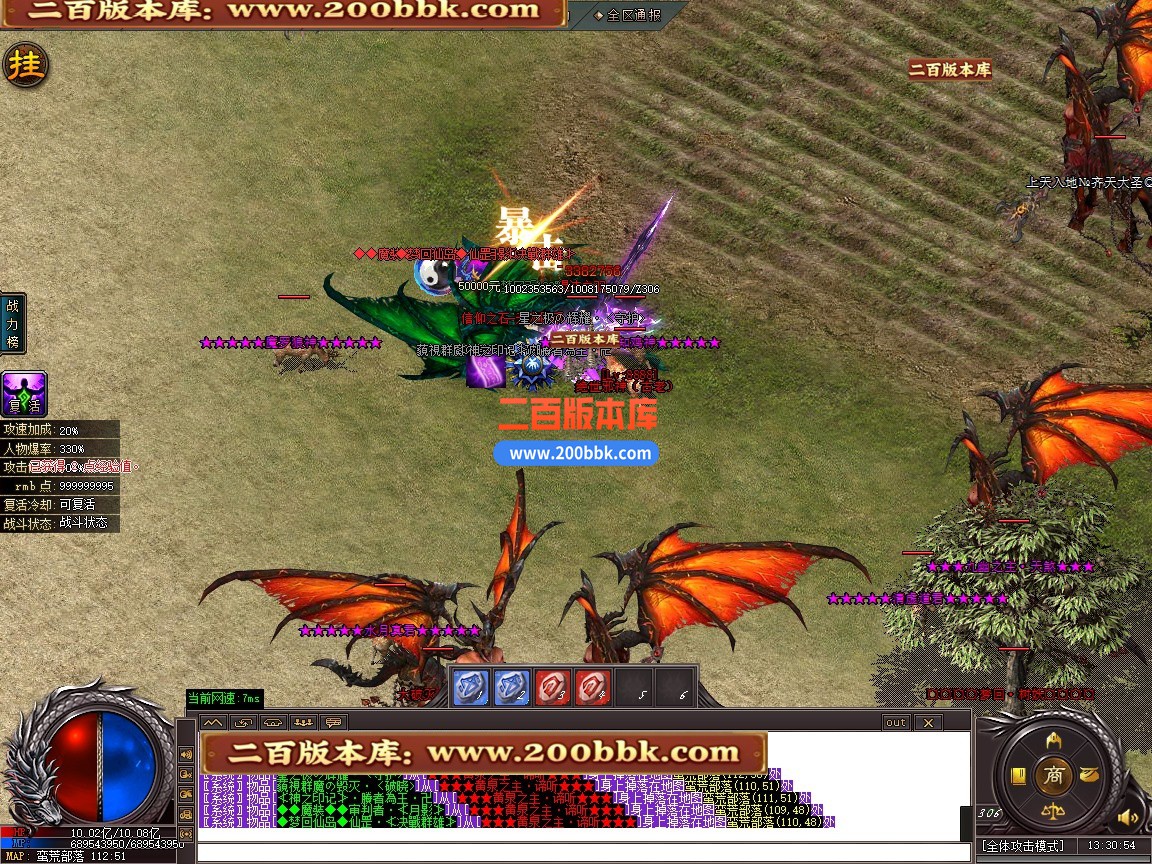Screen dimensions: 1152x864
Task: Use the second blue rune hotbar slot
Action: click(512, 688)
